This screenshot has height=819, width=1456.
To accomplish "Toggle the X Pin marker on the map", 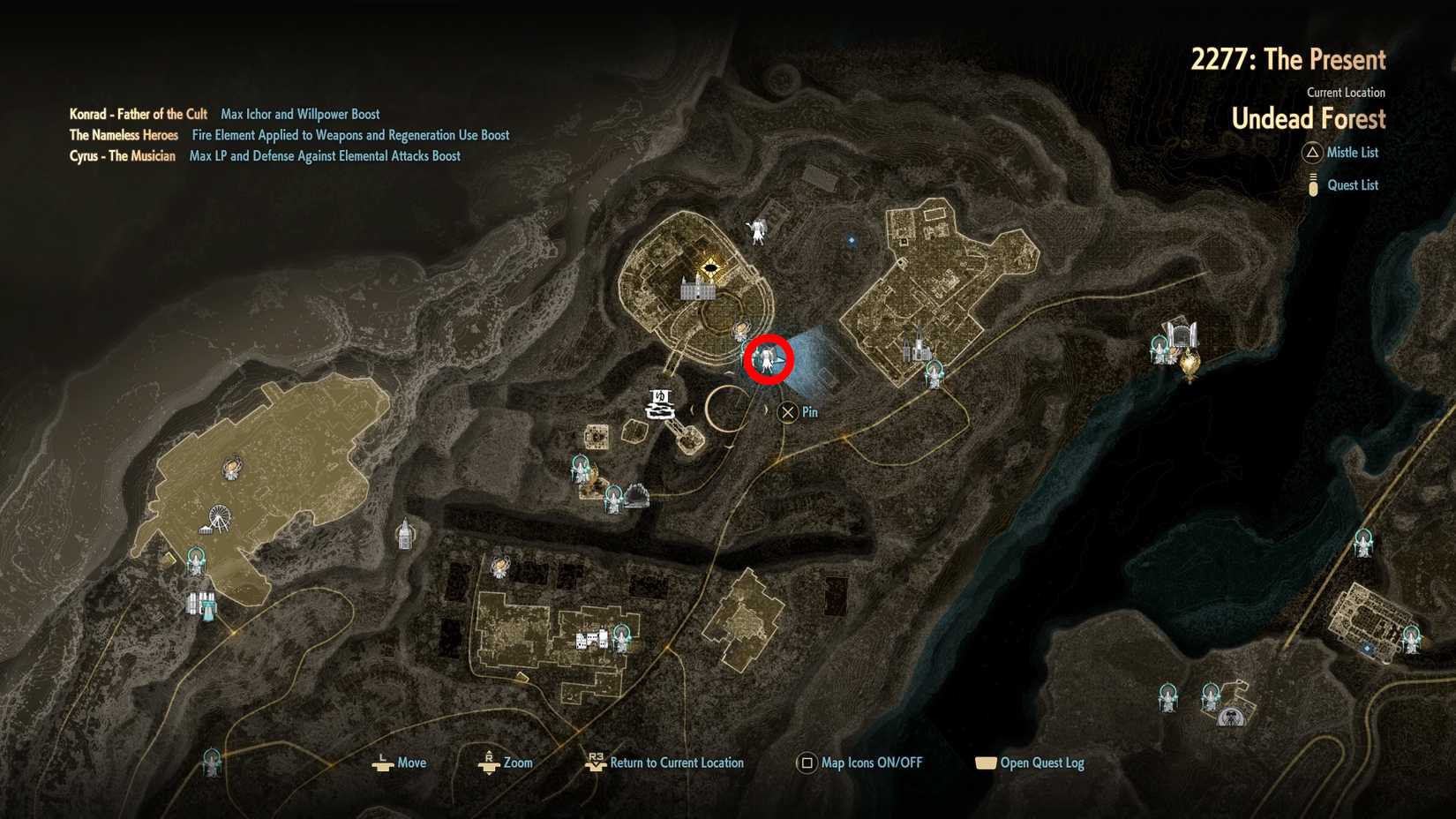I will (786, 411).
